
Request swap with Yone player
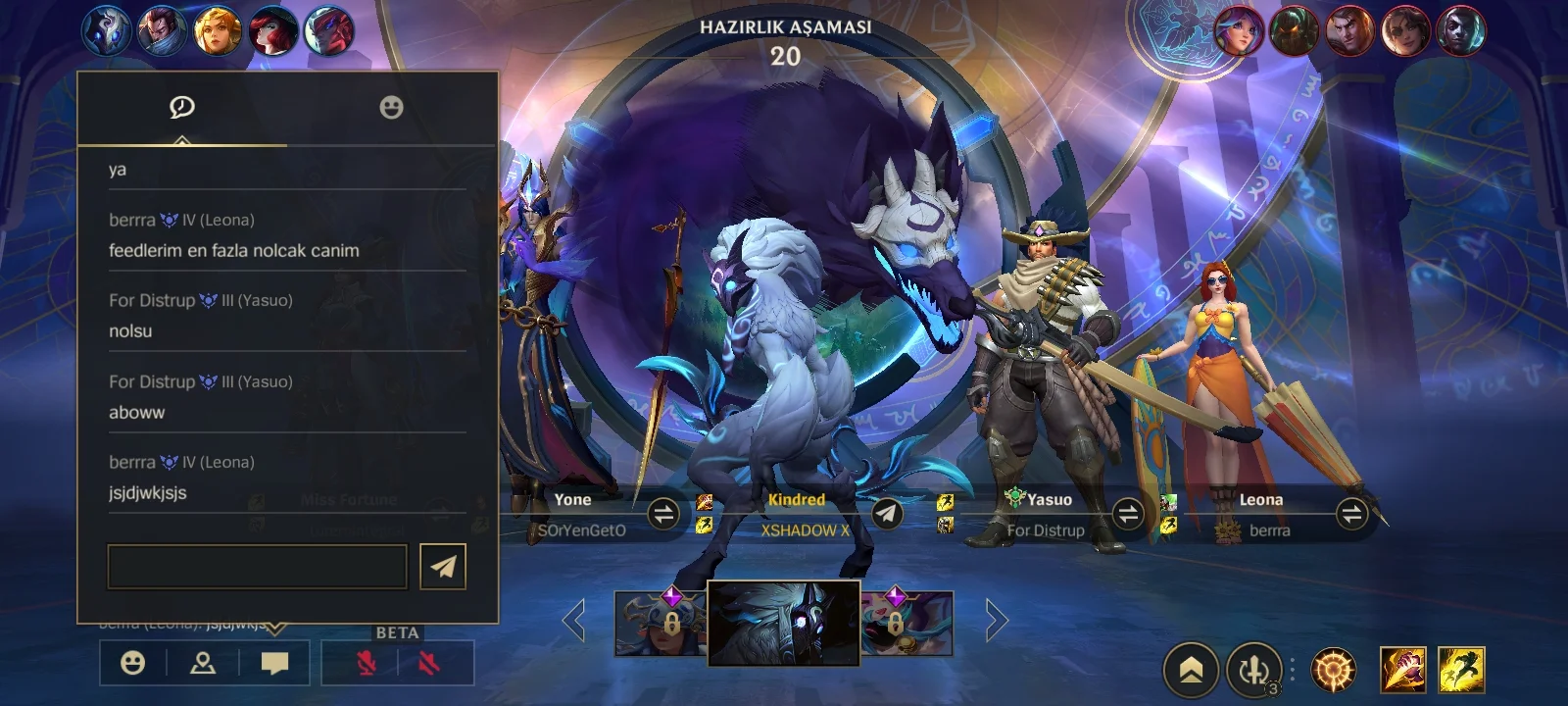[x=663, y=514]
